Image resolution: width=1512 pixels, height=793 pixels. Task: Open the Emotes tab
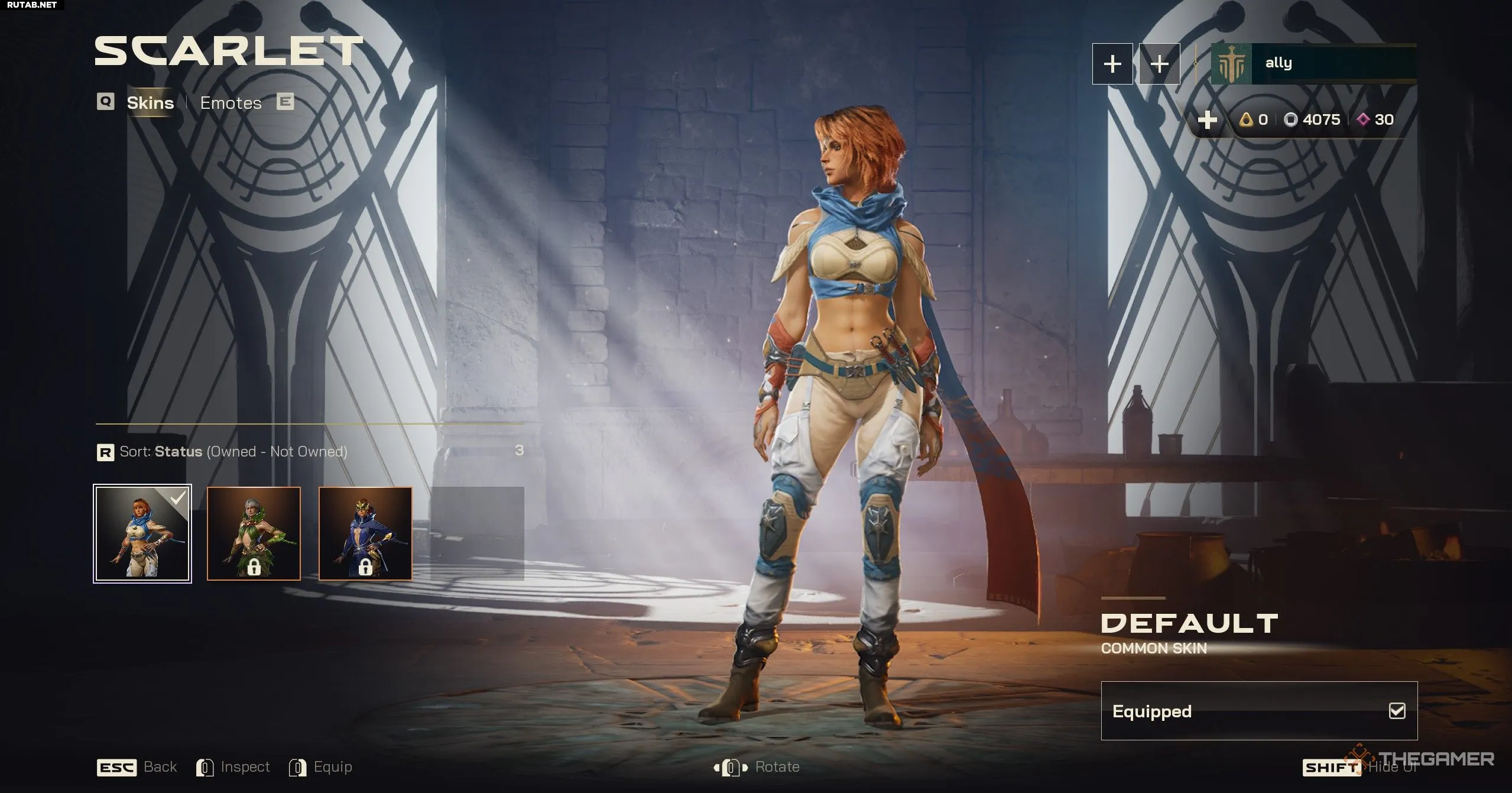pyautogui.click(x=231, y=103)
